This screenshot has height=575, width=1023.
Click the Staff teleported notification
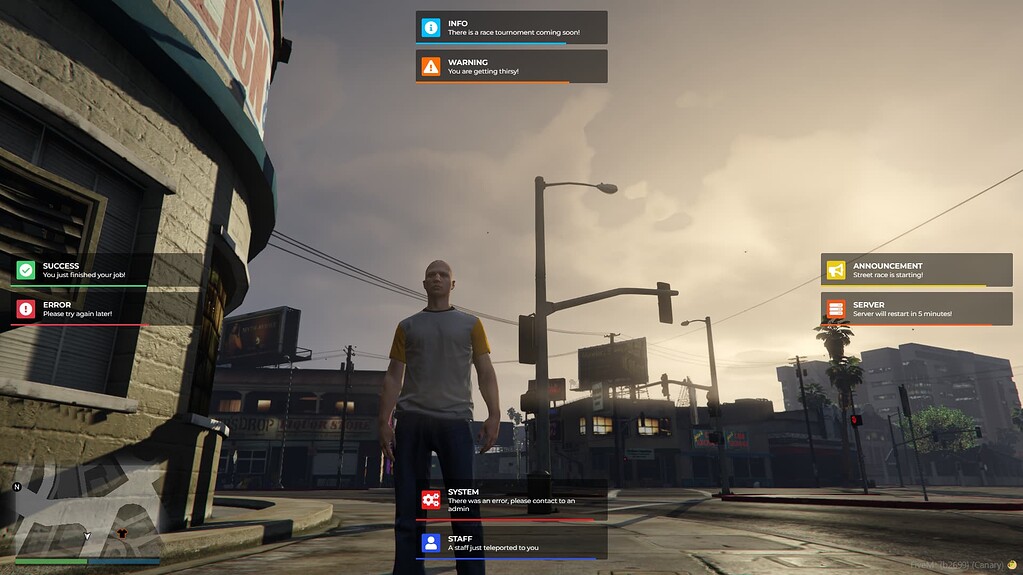511,543
